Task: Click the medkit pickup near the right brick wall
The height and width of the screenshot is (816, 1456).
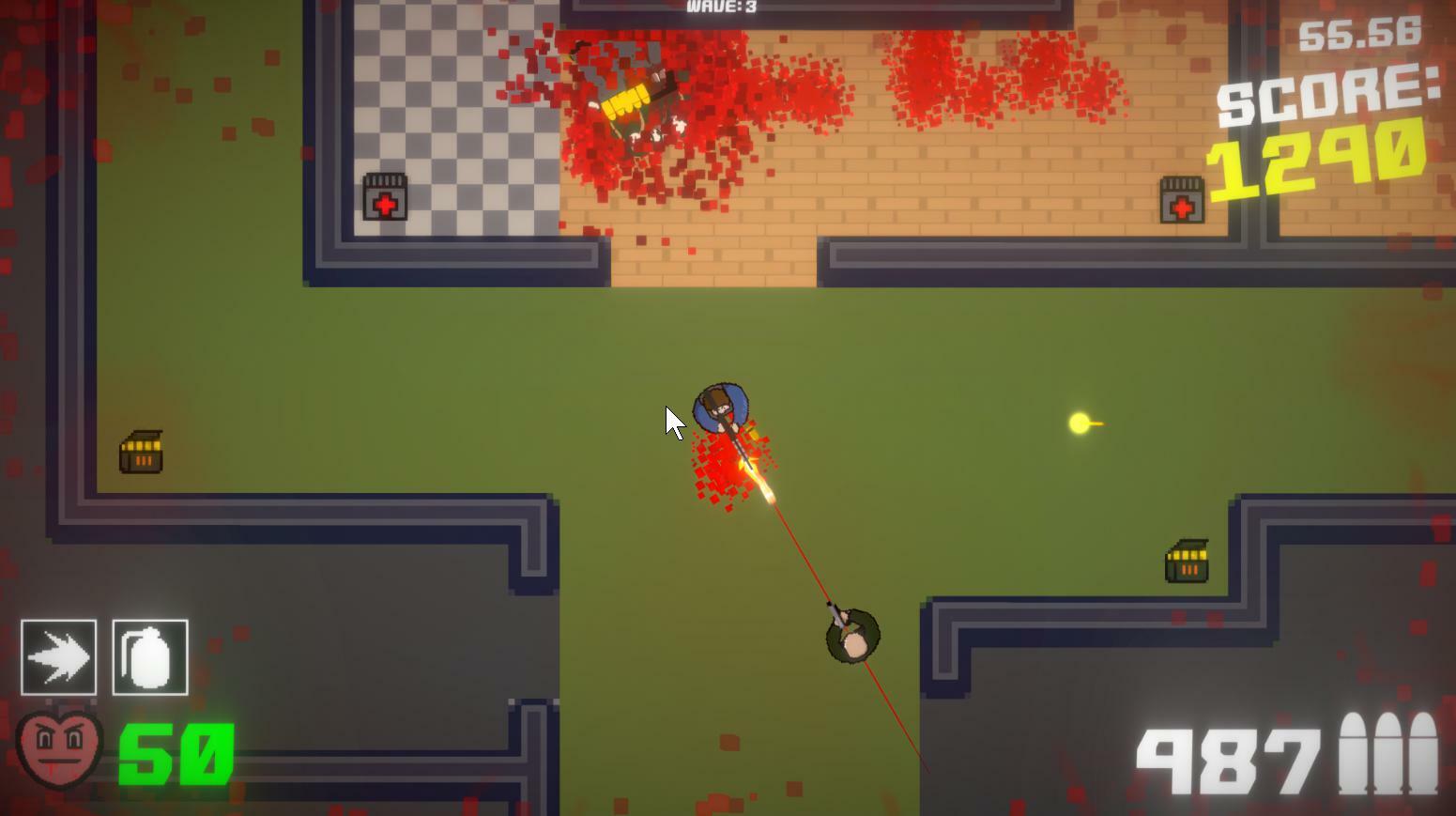Action: click(1179, 199)
